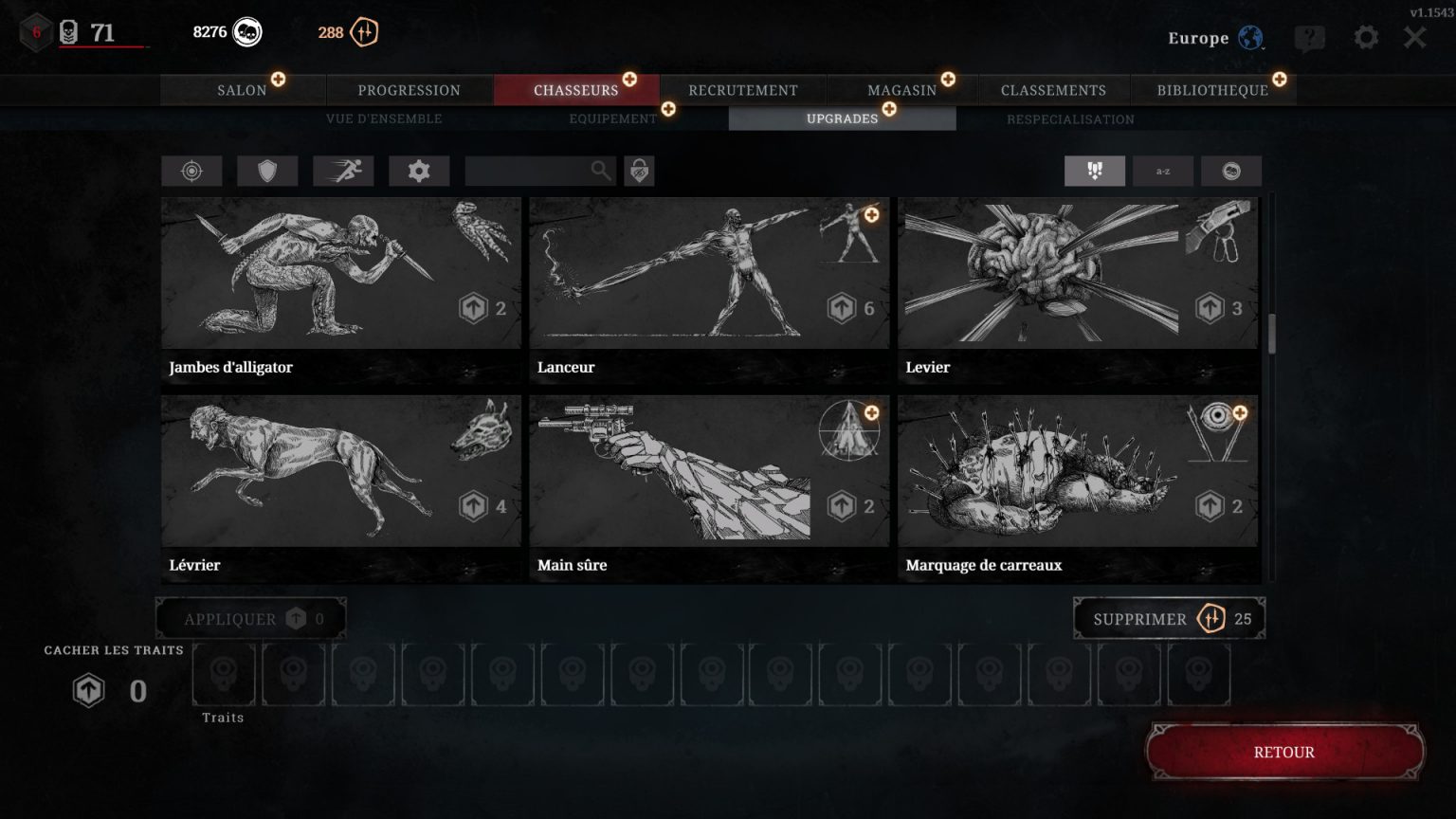This screenshot has width=1456, height=819.
Task: Switch to the RECRUTEMENT tab
Action: pos(743,90)
